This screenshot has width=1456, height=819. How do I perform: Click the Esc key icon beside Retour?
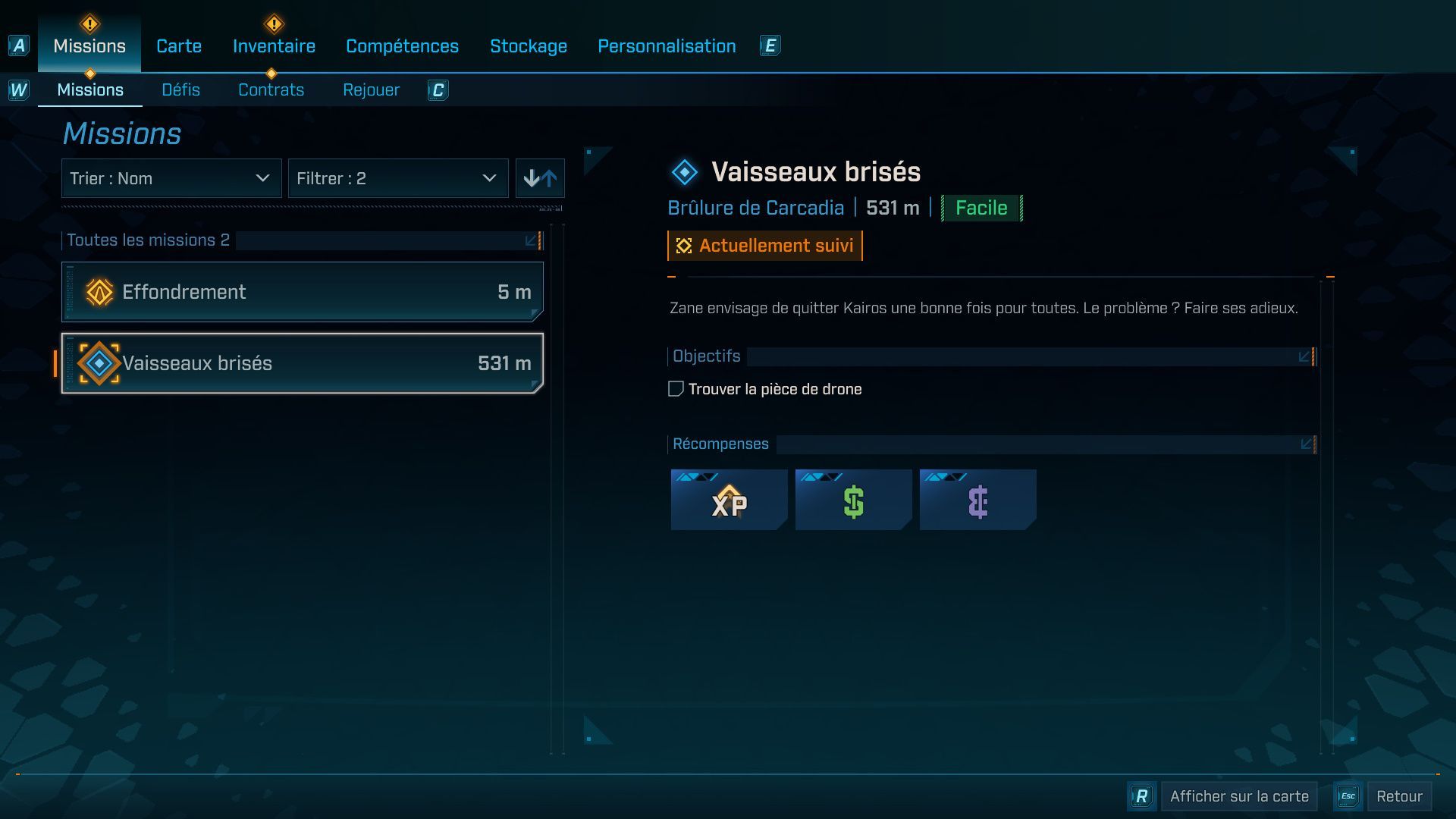(x=1348, y=796)
